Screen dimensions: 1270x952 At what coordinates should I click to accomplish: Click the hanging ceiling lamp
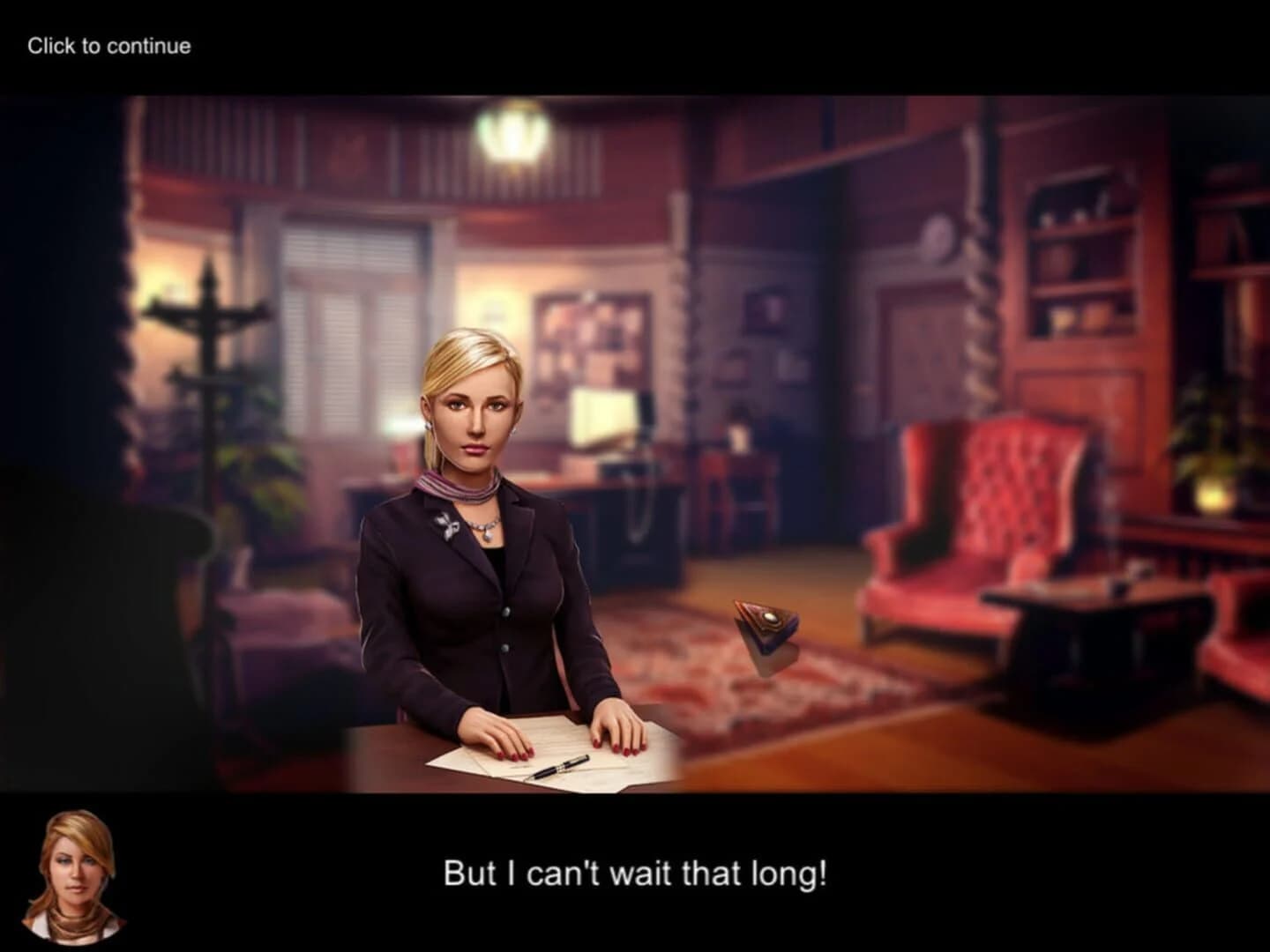pos(512,137)
